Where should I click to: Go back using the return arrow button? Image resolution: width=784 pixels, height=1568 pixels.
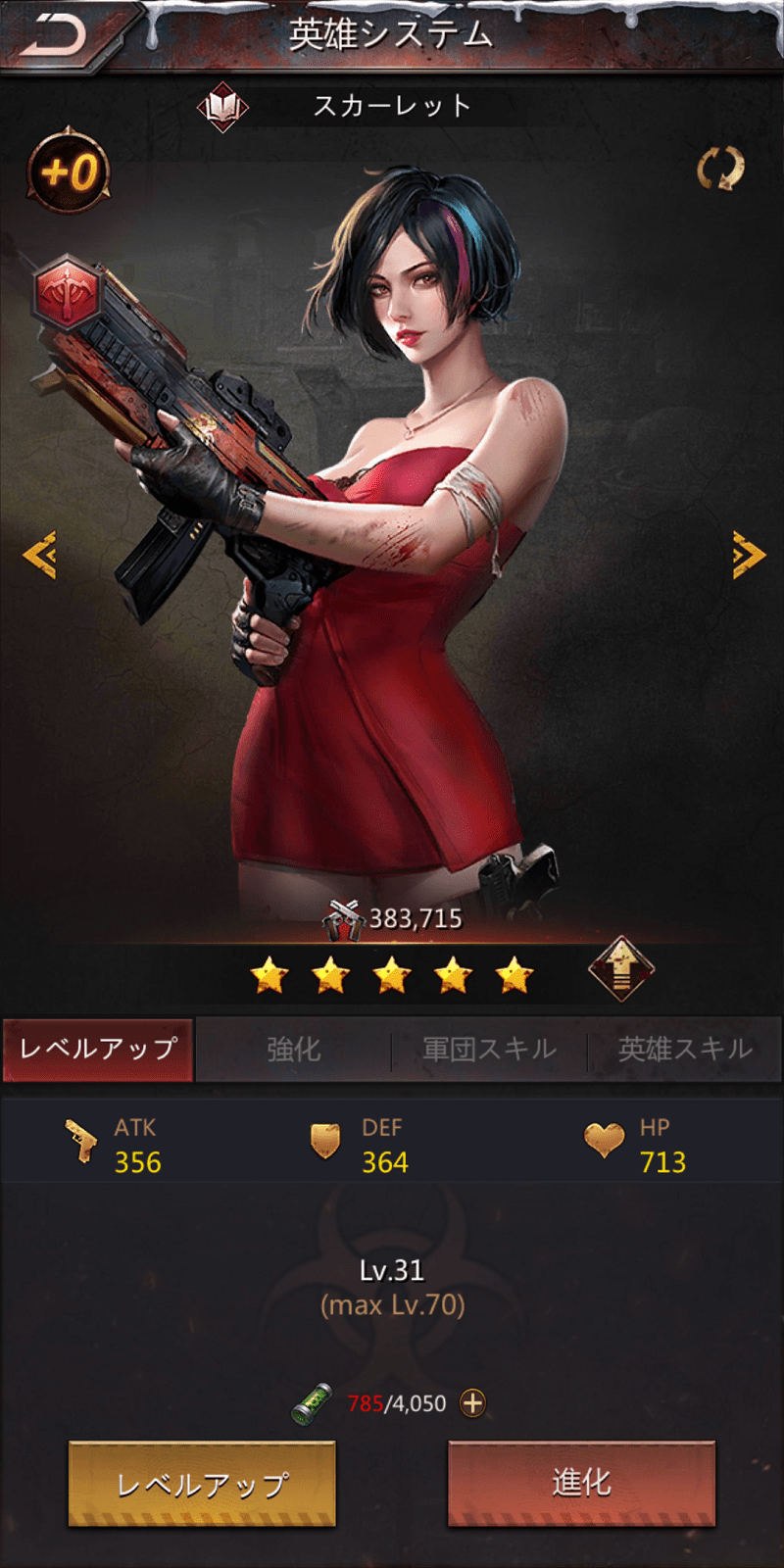point(54,36)
